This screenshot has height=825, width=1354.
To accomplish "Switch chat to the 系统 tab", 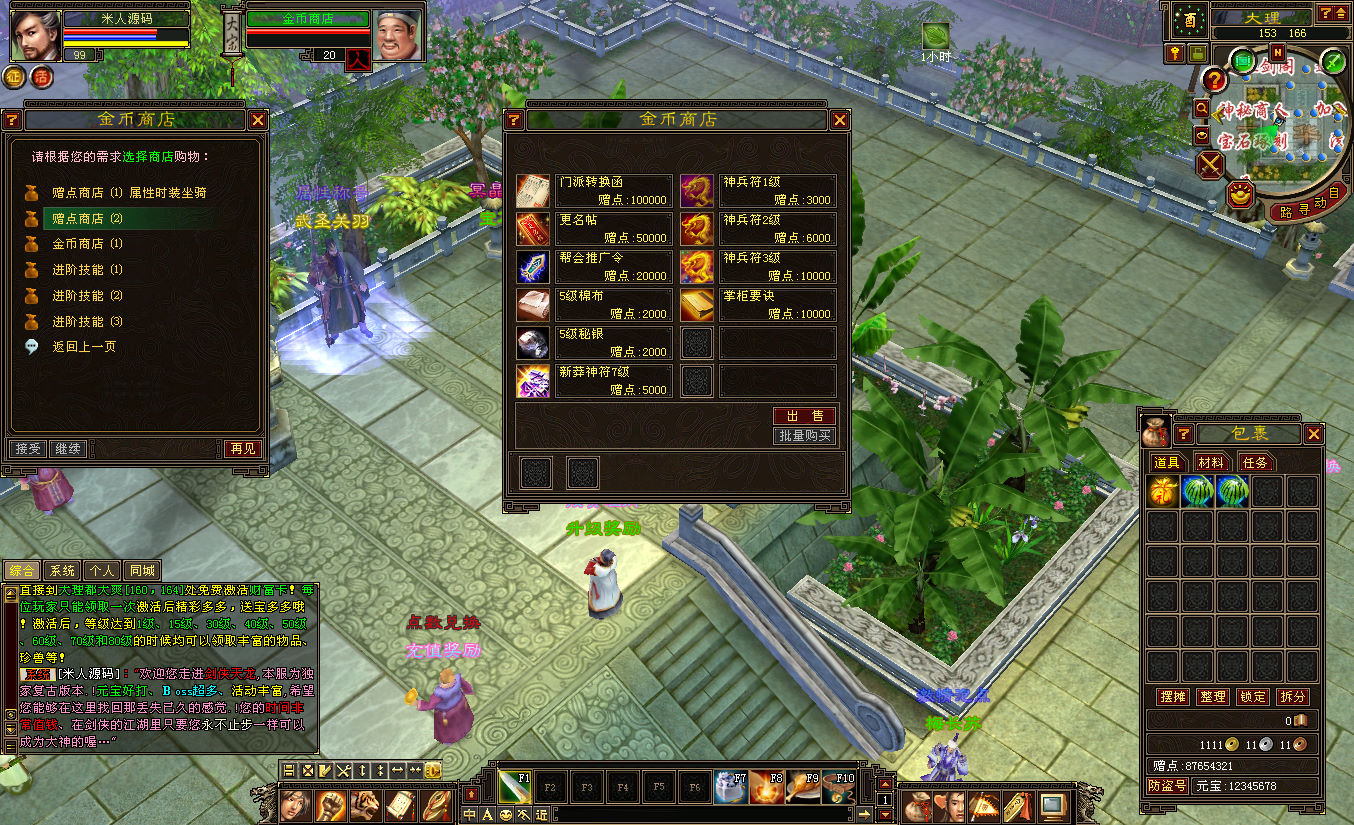I will tap(62, 570).
